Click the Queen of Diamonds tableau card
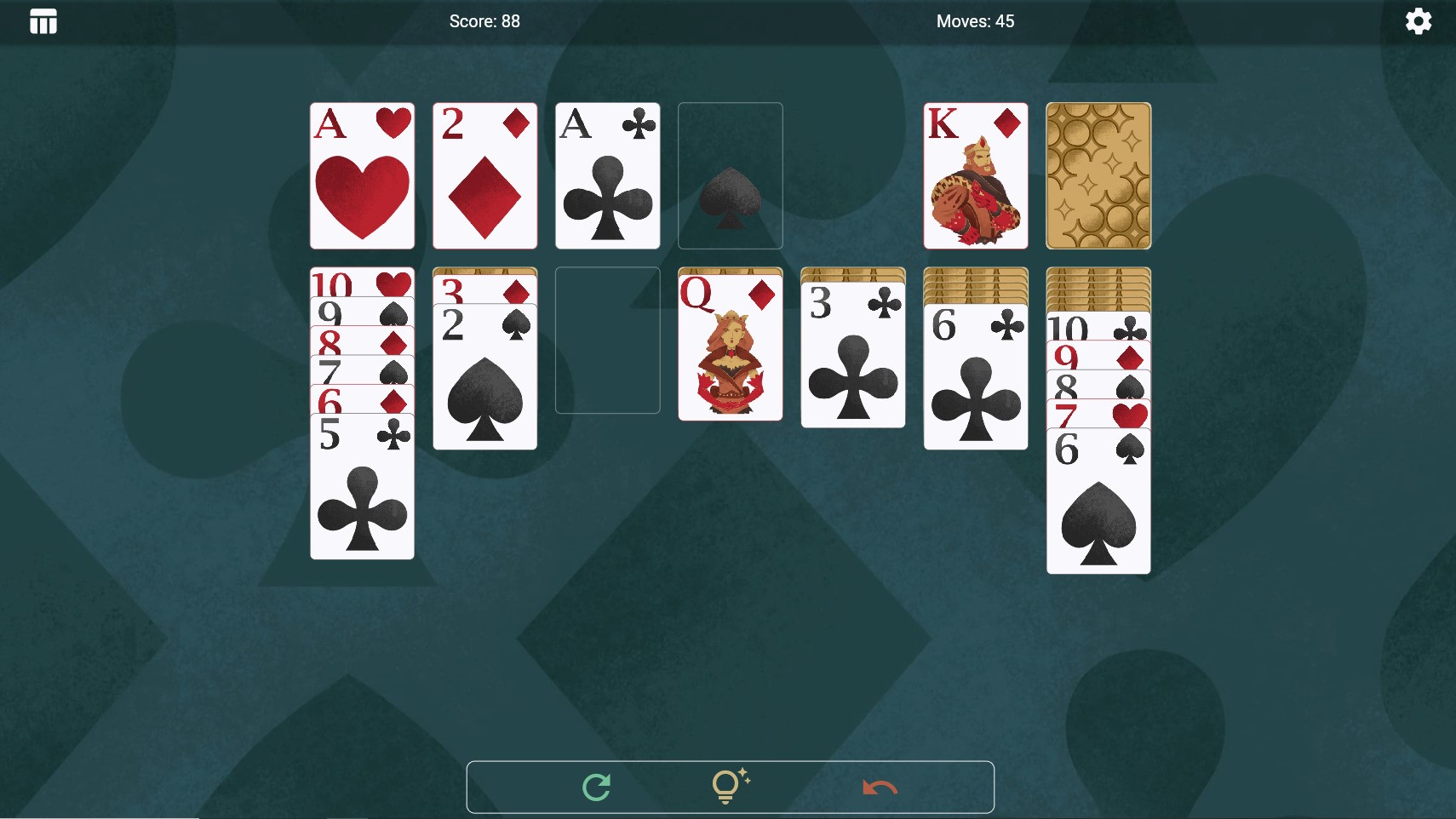Viewport: 1456px width, 819px height. [730, 345]
